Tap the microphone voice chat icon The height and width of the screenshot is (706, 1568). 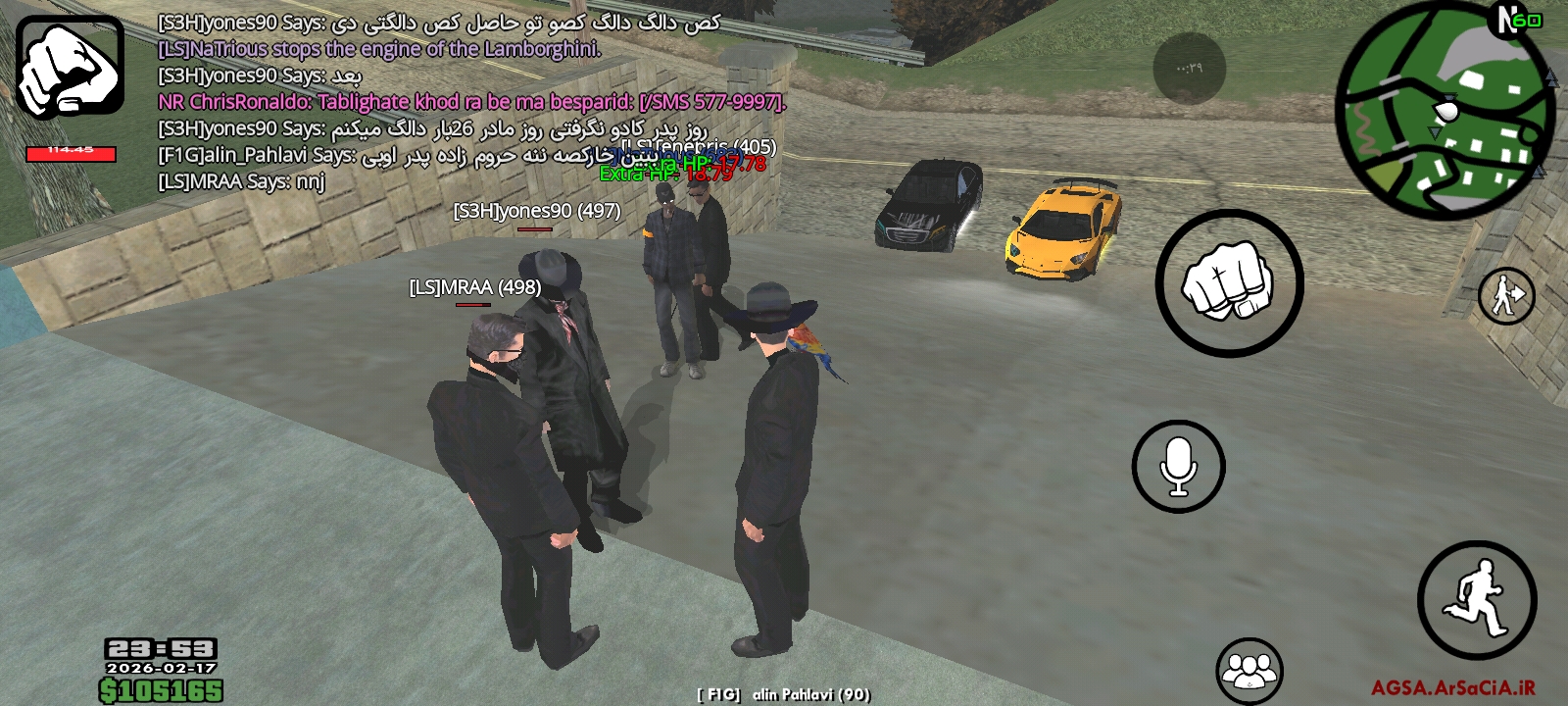coord(1180,463)
